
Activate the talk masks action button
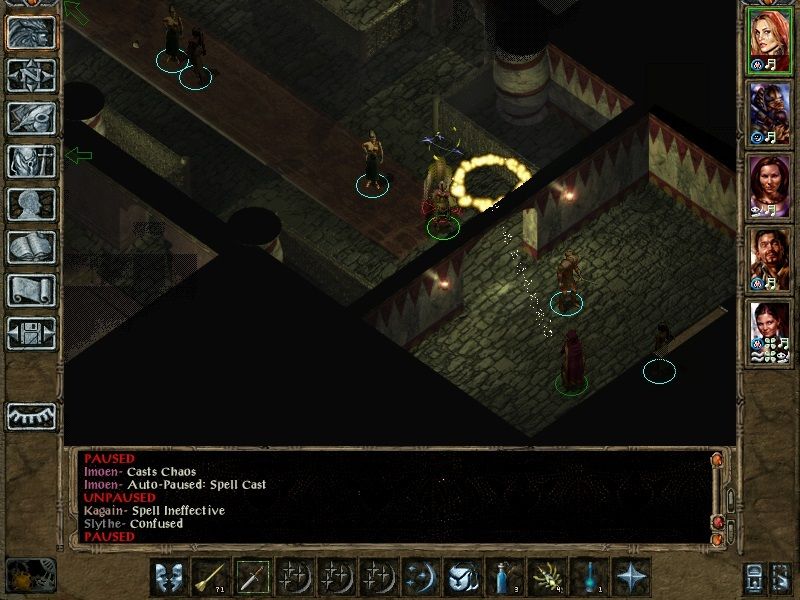(168, 577)
